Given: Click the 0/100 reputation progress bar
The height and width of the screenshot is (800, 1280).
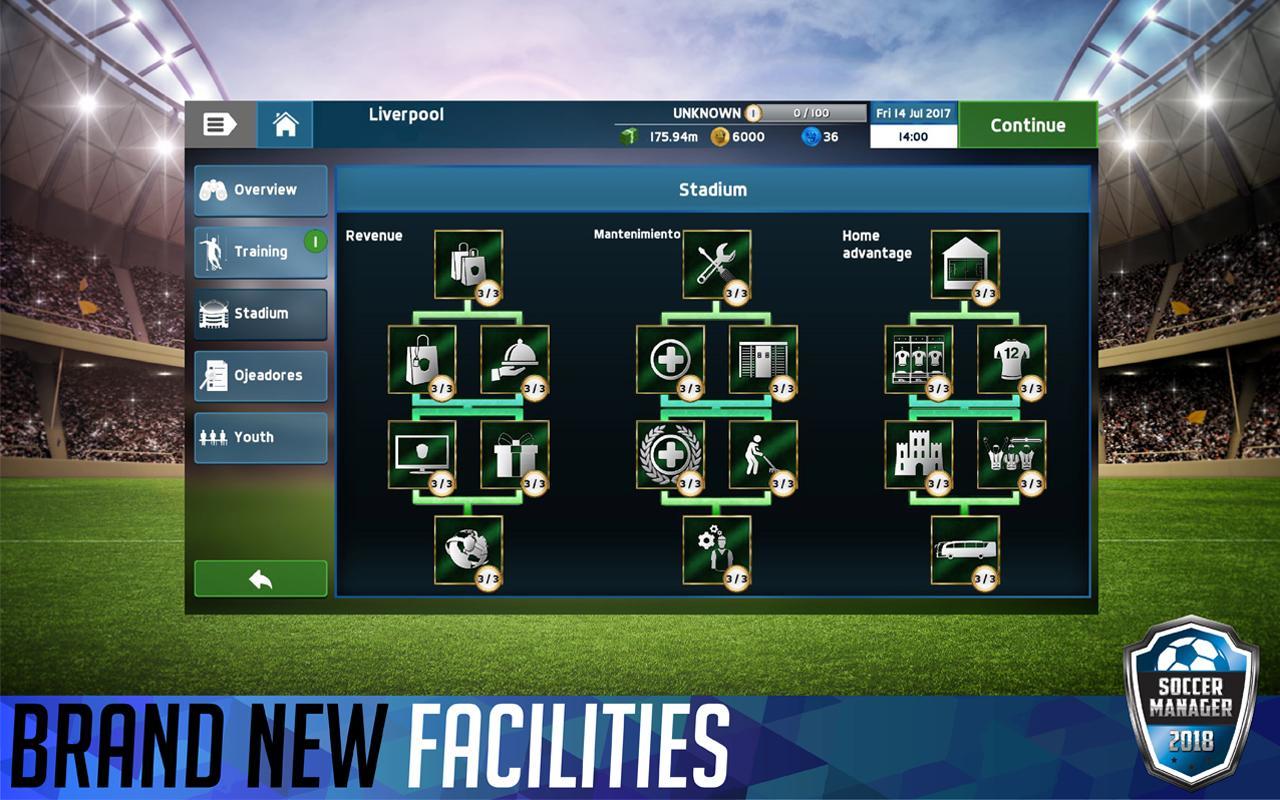Looking at the screenshot, I should click(x=810, y=113).
